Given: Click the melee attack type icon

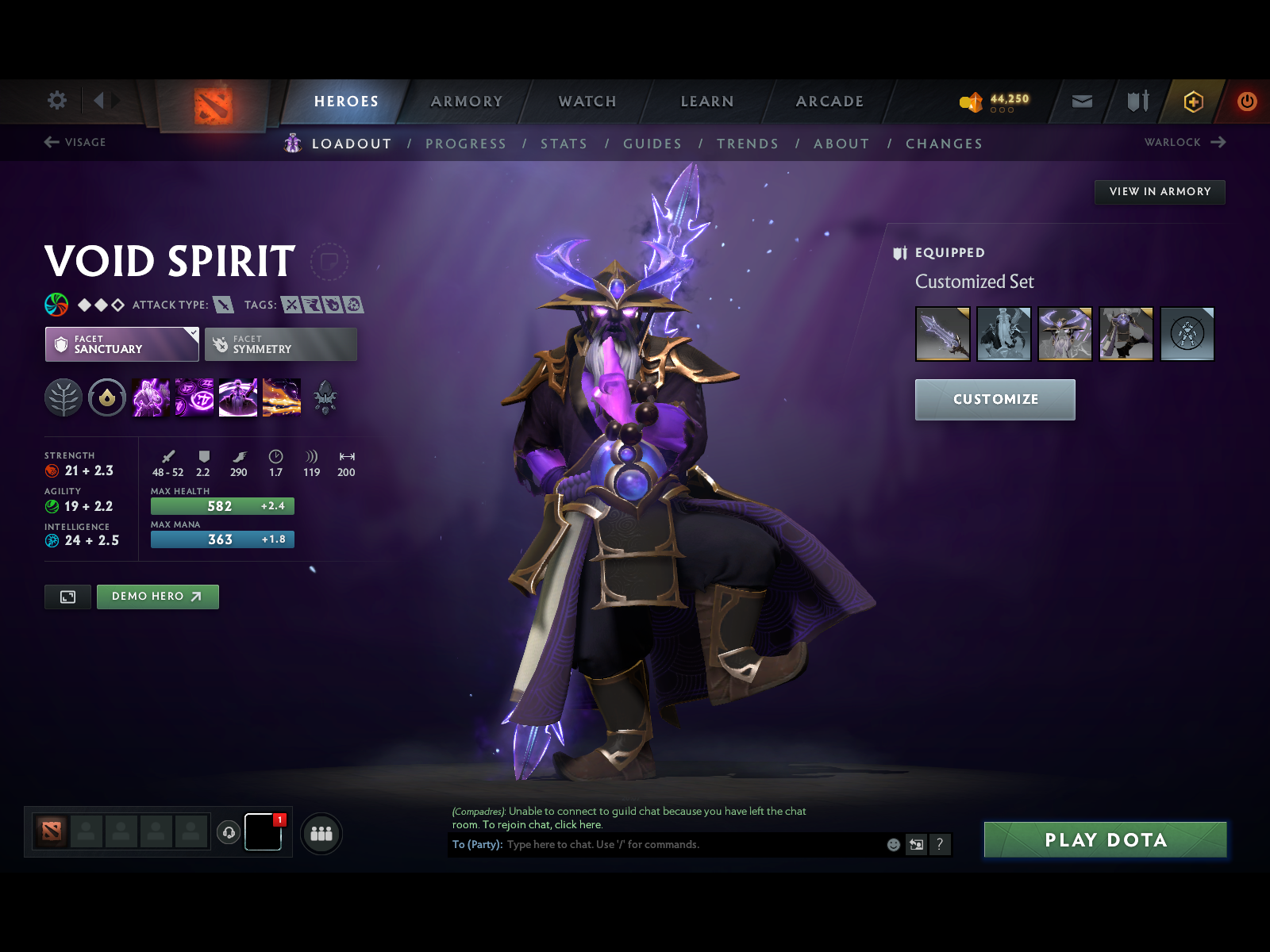Looking at the screenshot, I should tap(223, 305).
